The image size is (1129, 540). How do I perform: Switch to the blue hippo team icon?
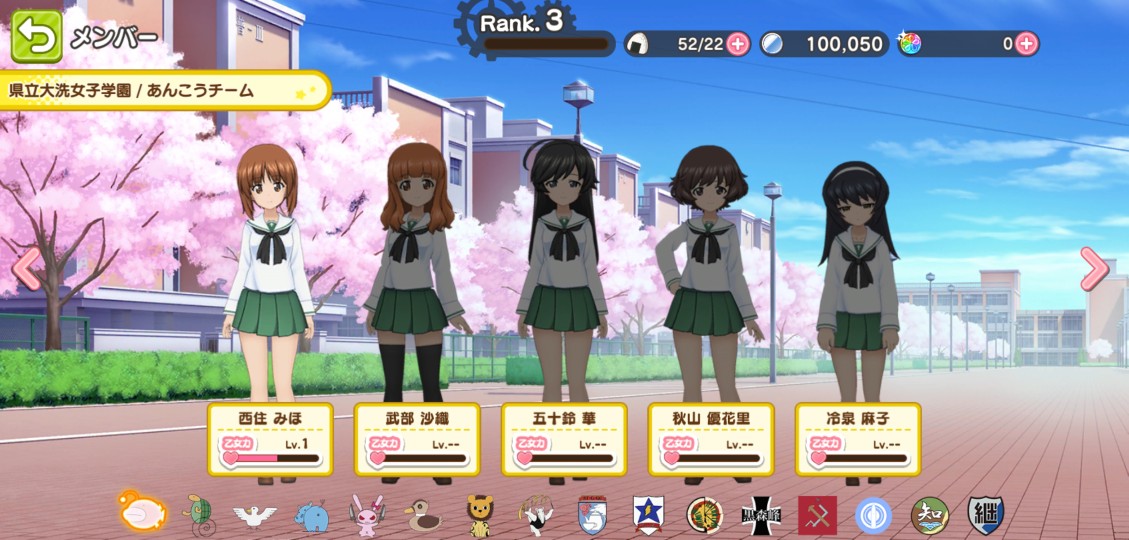(x=311, y=515)
